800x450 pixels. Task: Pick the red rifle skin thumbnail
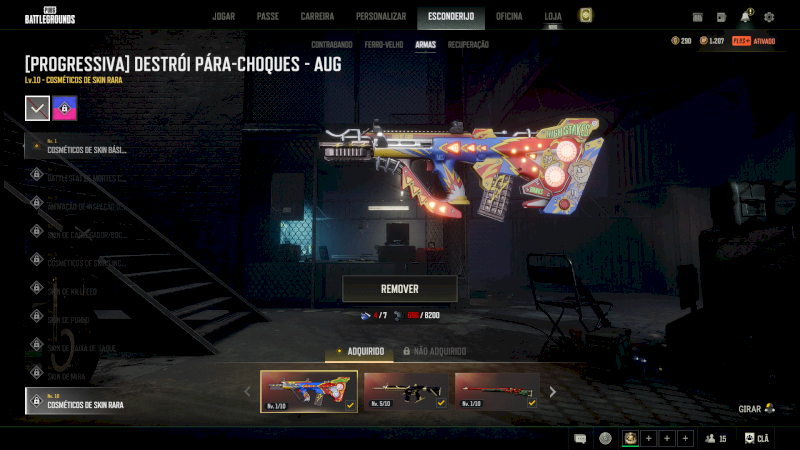pyautogui.click(x=496, y=391)
